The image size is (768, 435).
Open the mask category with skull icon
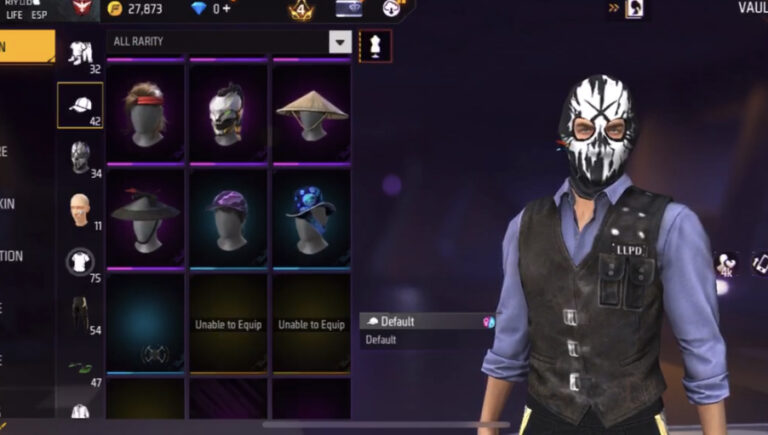80,157
